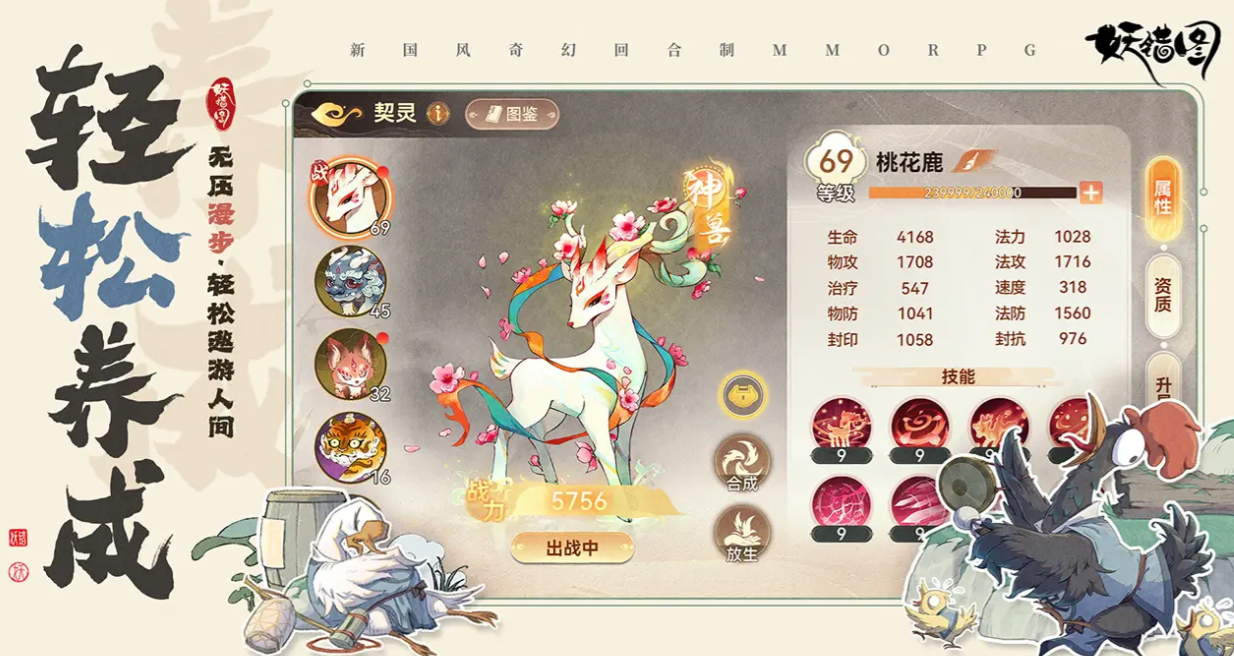Tap the 出战中 deploy button
Screen dimensions: 1234x656
[572, 548]
